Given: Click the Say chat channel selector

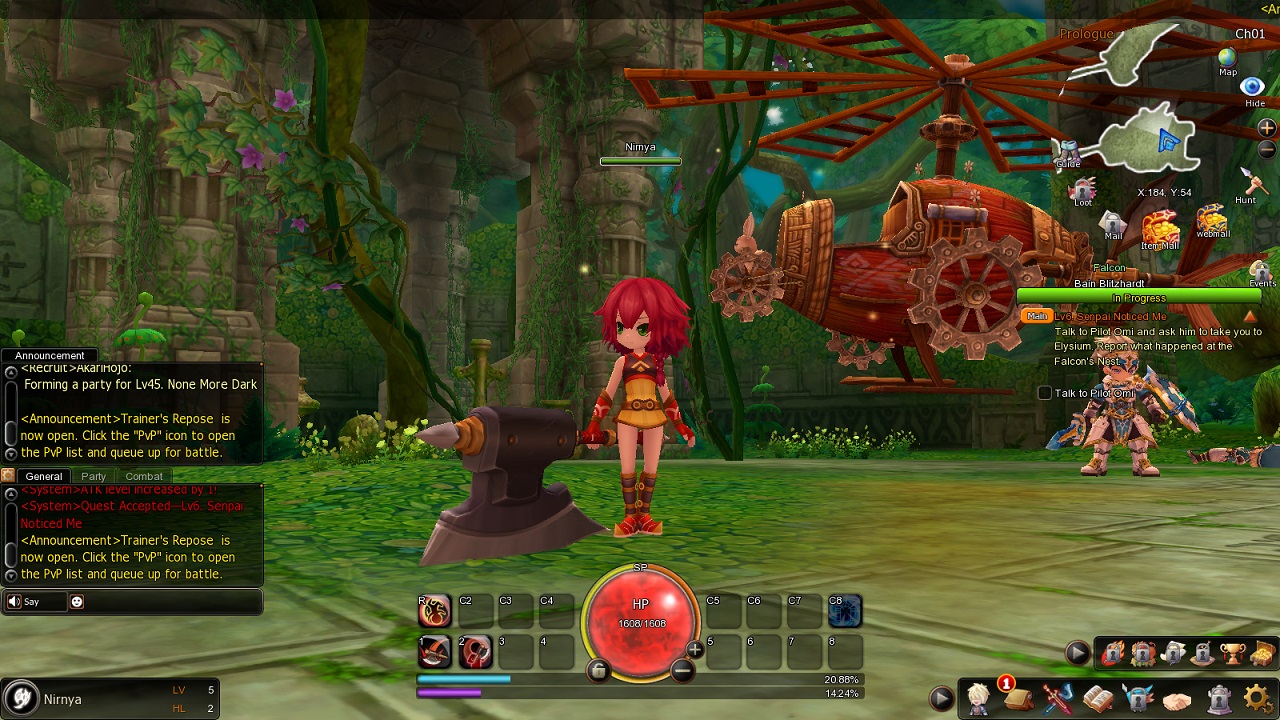Looking at the screenshot, I should [x=33, y=602].
